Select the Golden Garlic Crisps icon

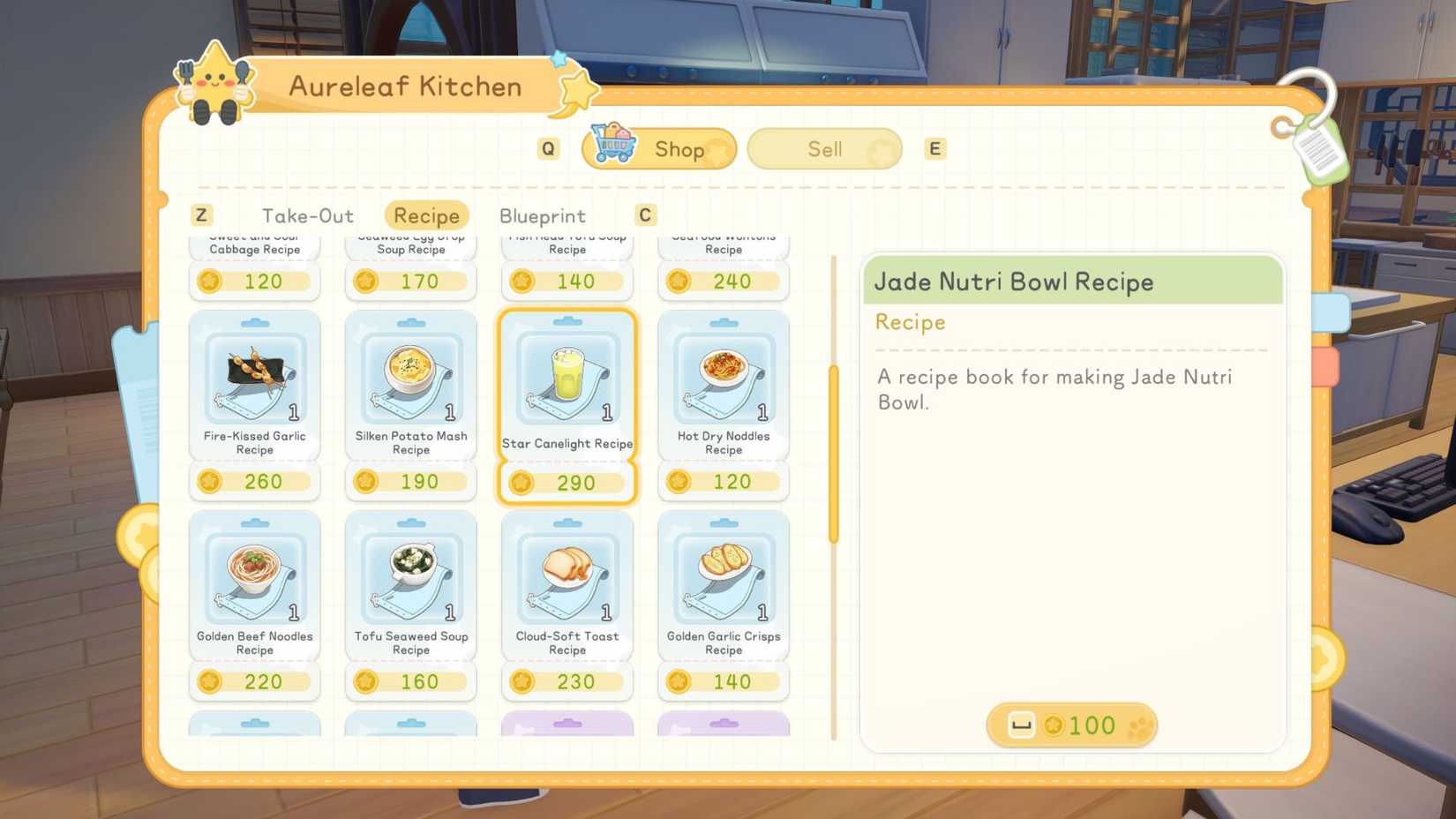pos(723,574)
